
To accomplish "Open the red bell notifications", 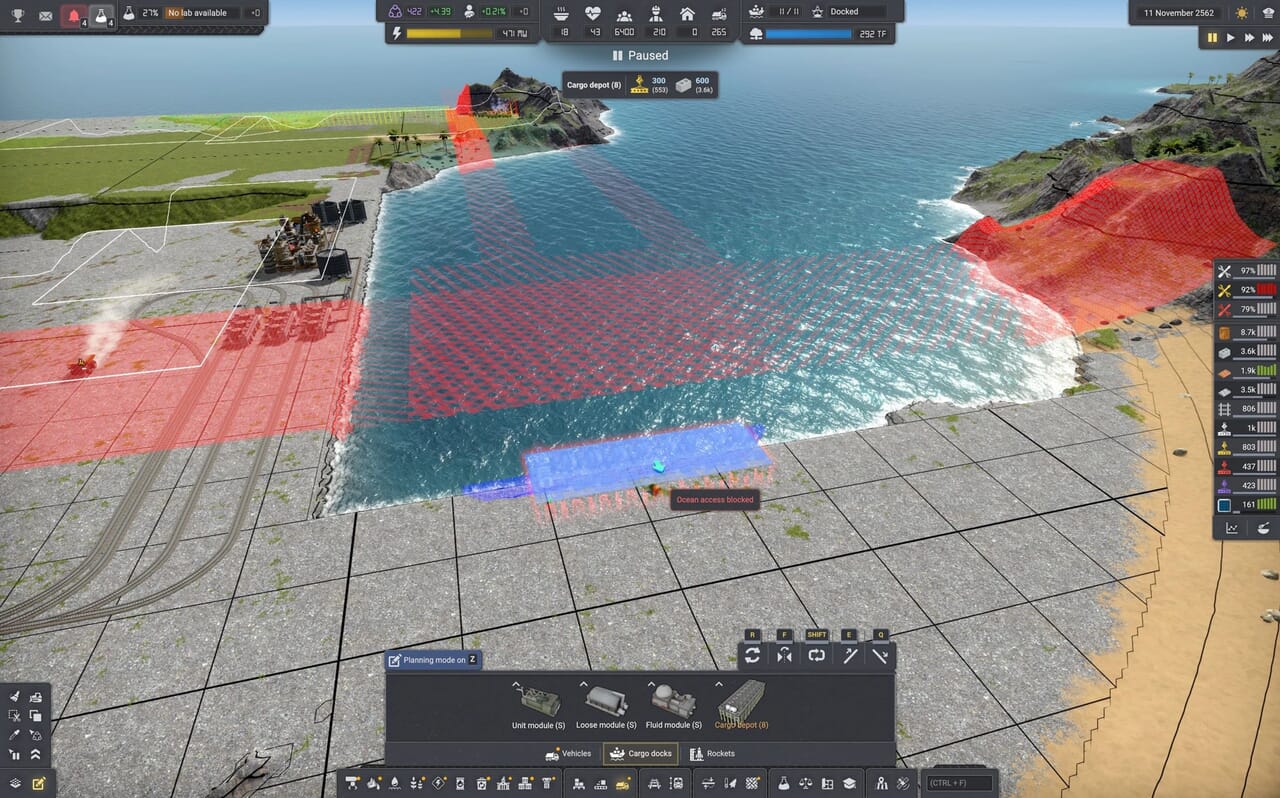I will (x=73, y=15).
